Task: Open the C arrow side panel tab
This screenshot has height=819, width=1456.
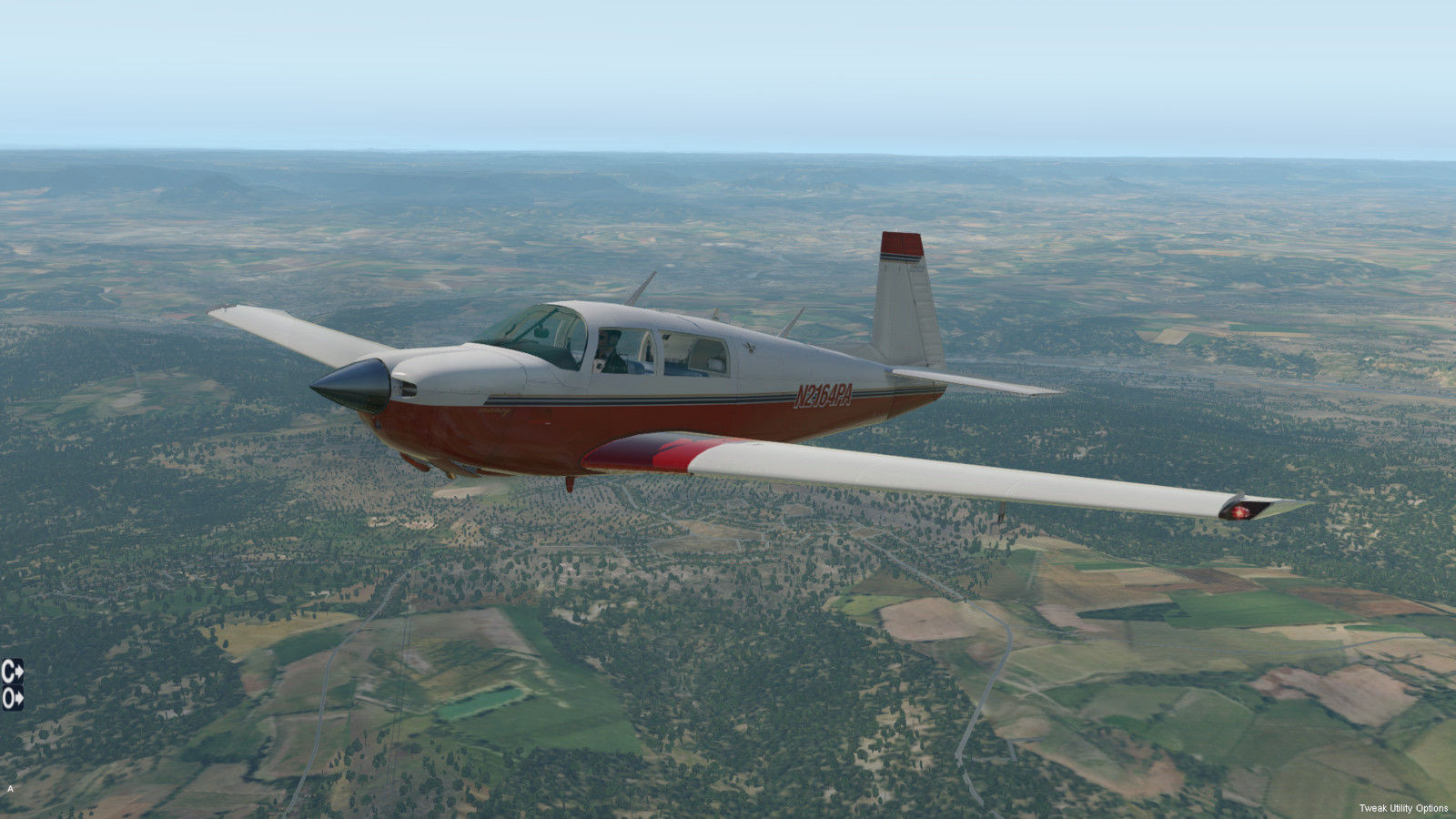Action: 12,672
